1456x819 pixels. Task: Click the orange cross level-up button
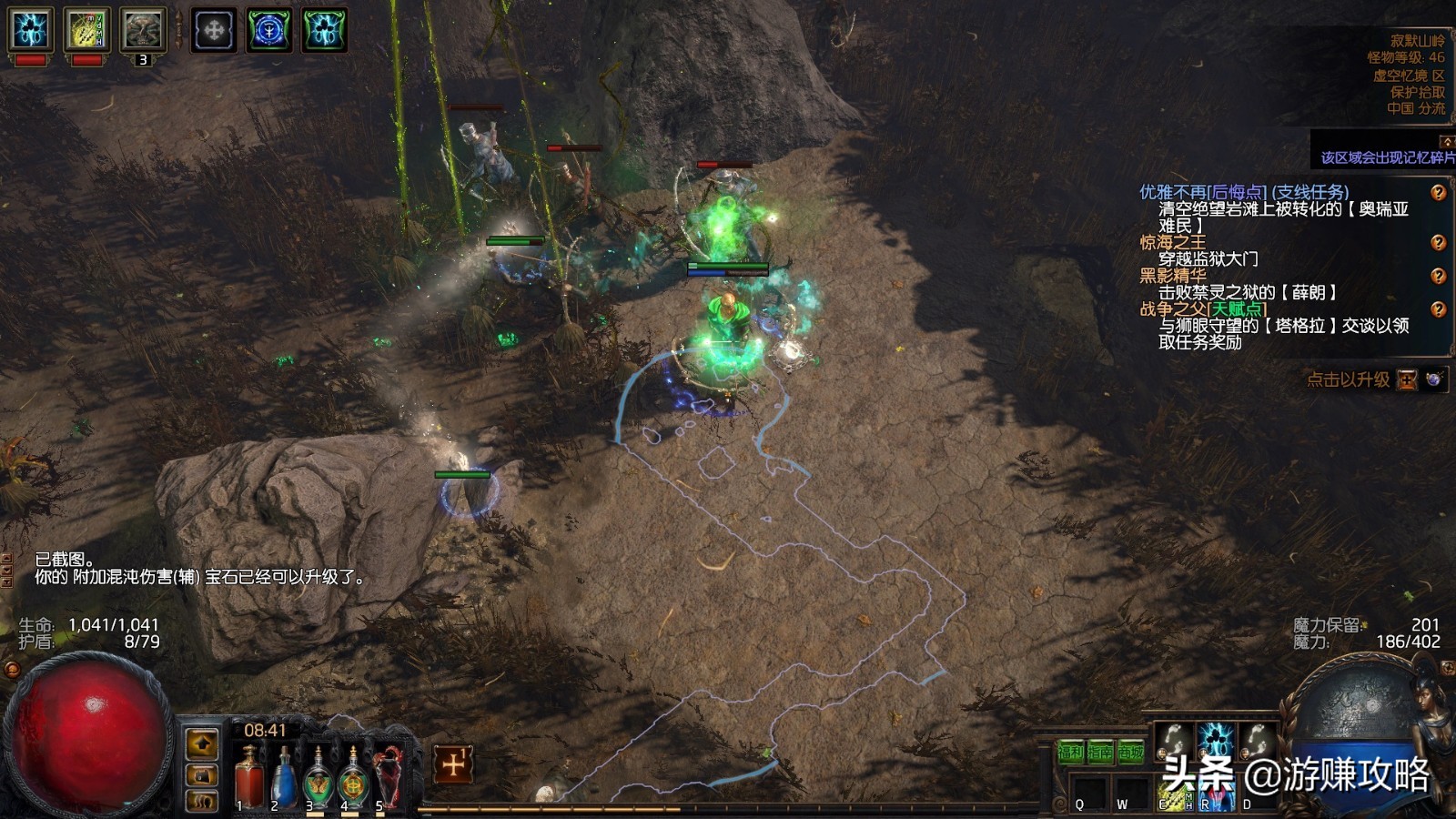point(452,764)
